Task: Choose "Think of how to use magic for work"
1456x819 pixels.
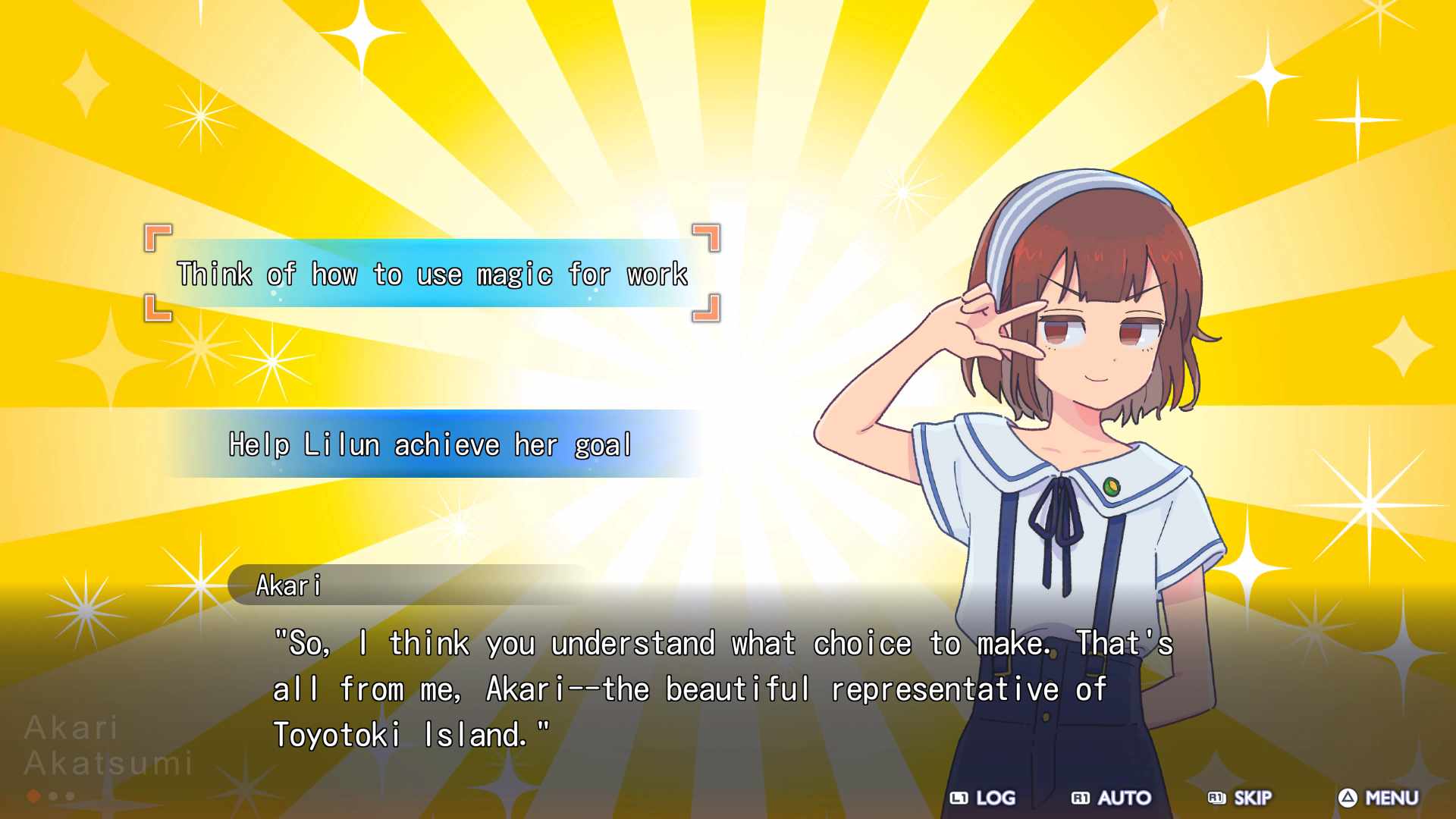Action: 431,274
